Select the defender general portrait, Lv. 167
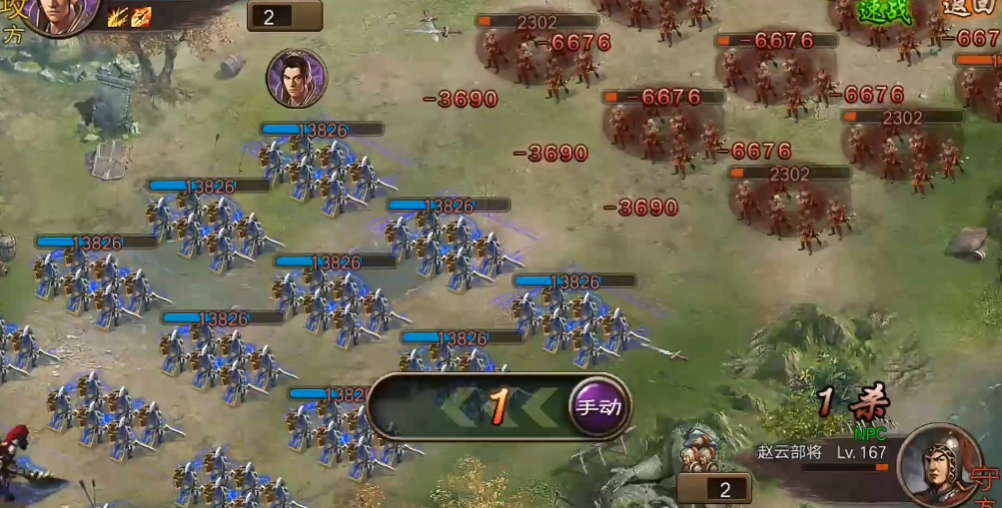Screen dimensions: 1002x508 (938, 465)
